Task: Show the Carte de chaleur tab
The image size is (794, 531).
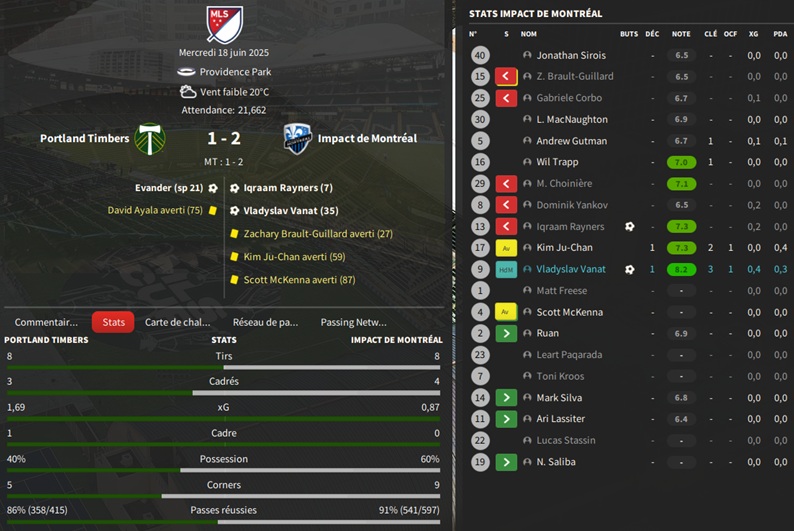Action: [177, 322]
